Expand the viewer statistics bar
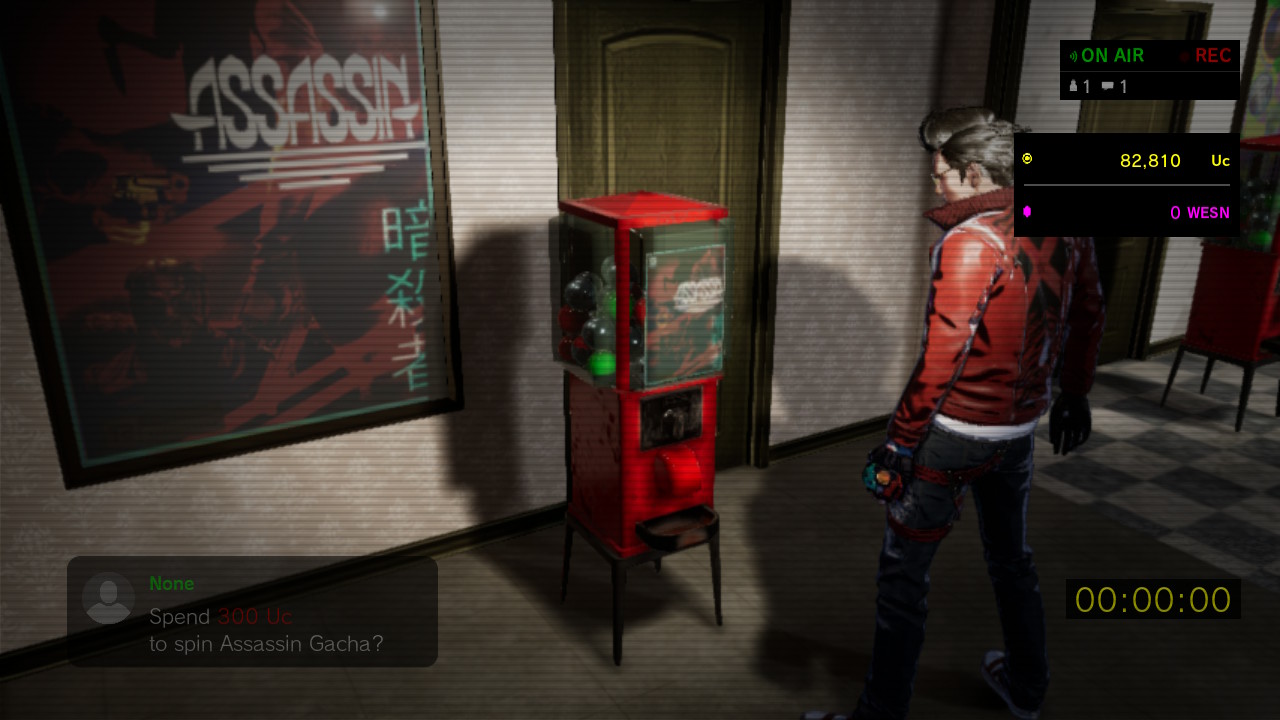Viewport: 1280px width, 720px height. (x=1095, y=86)
